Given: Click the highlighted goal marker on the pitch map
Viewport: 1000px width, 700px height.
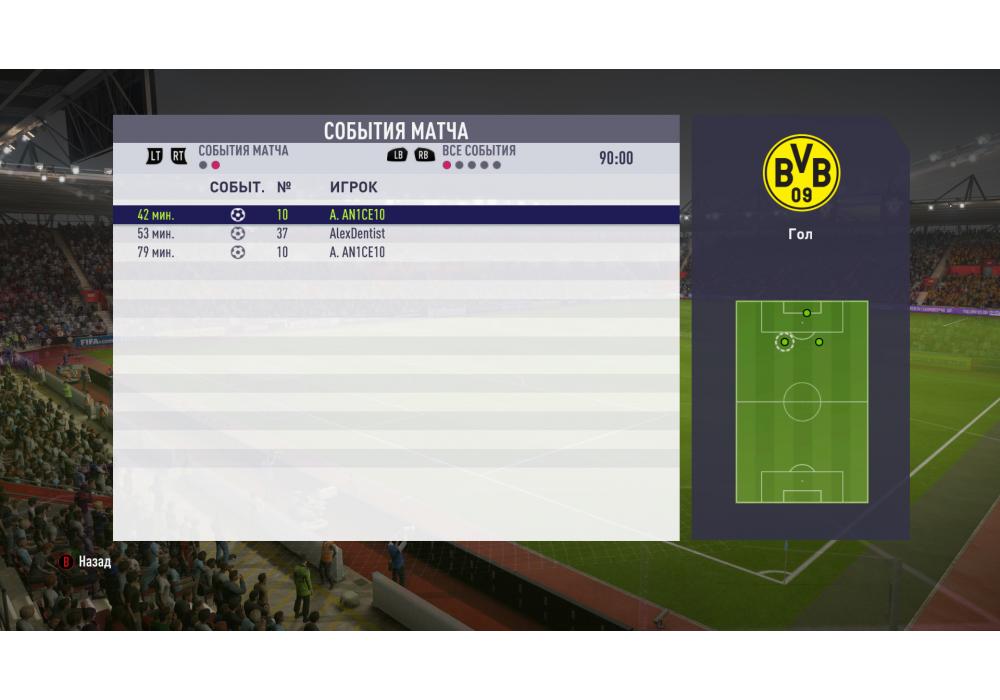Looking at the screenshot, I should pos(785,342).
